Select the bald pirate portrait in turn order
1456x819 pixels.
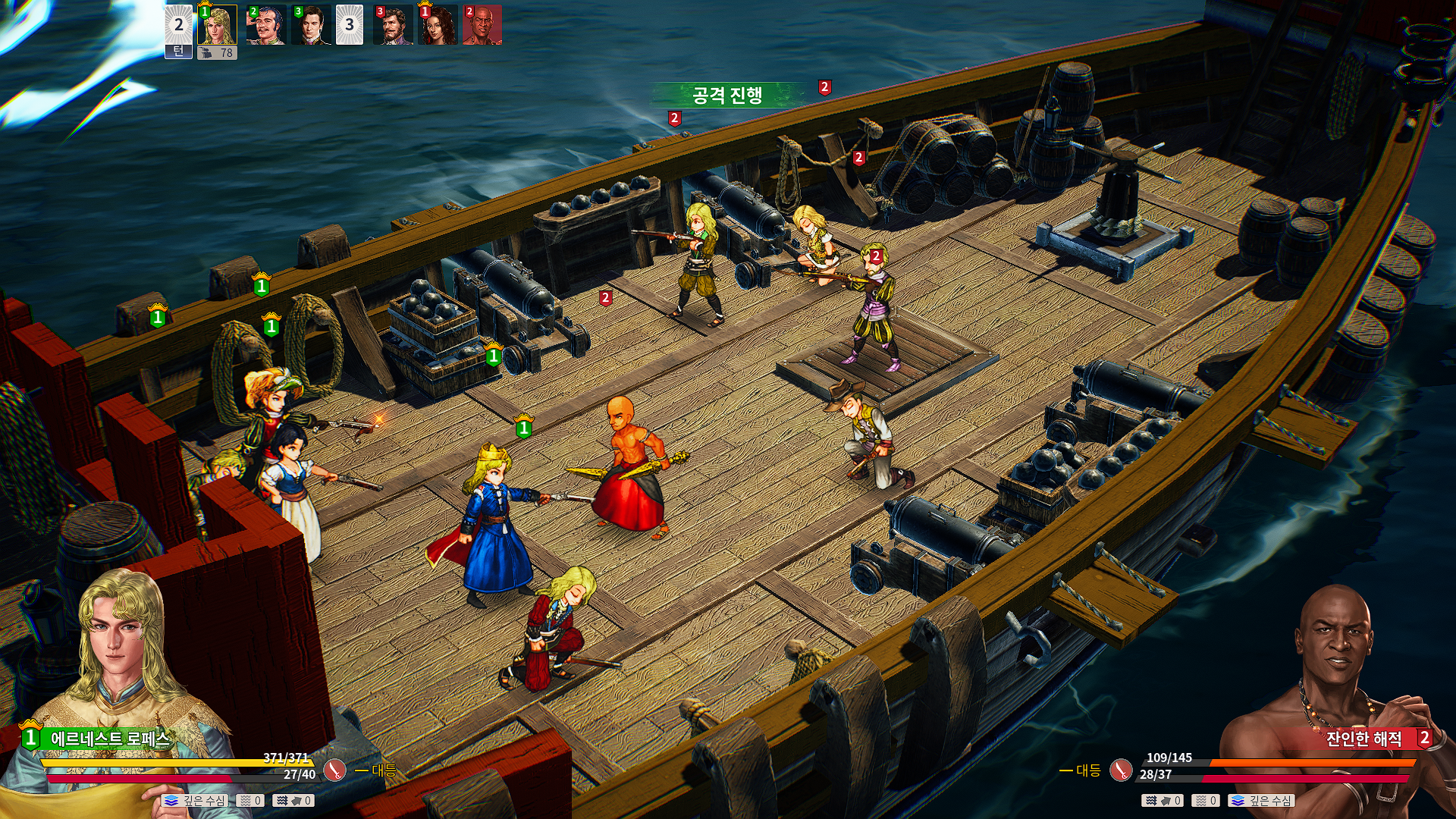(x=482, y=25)
